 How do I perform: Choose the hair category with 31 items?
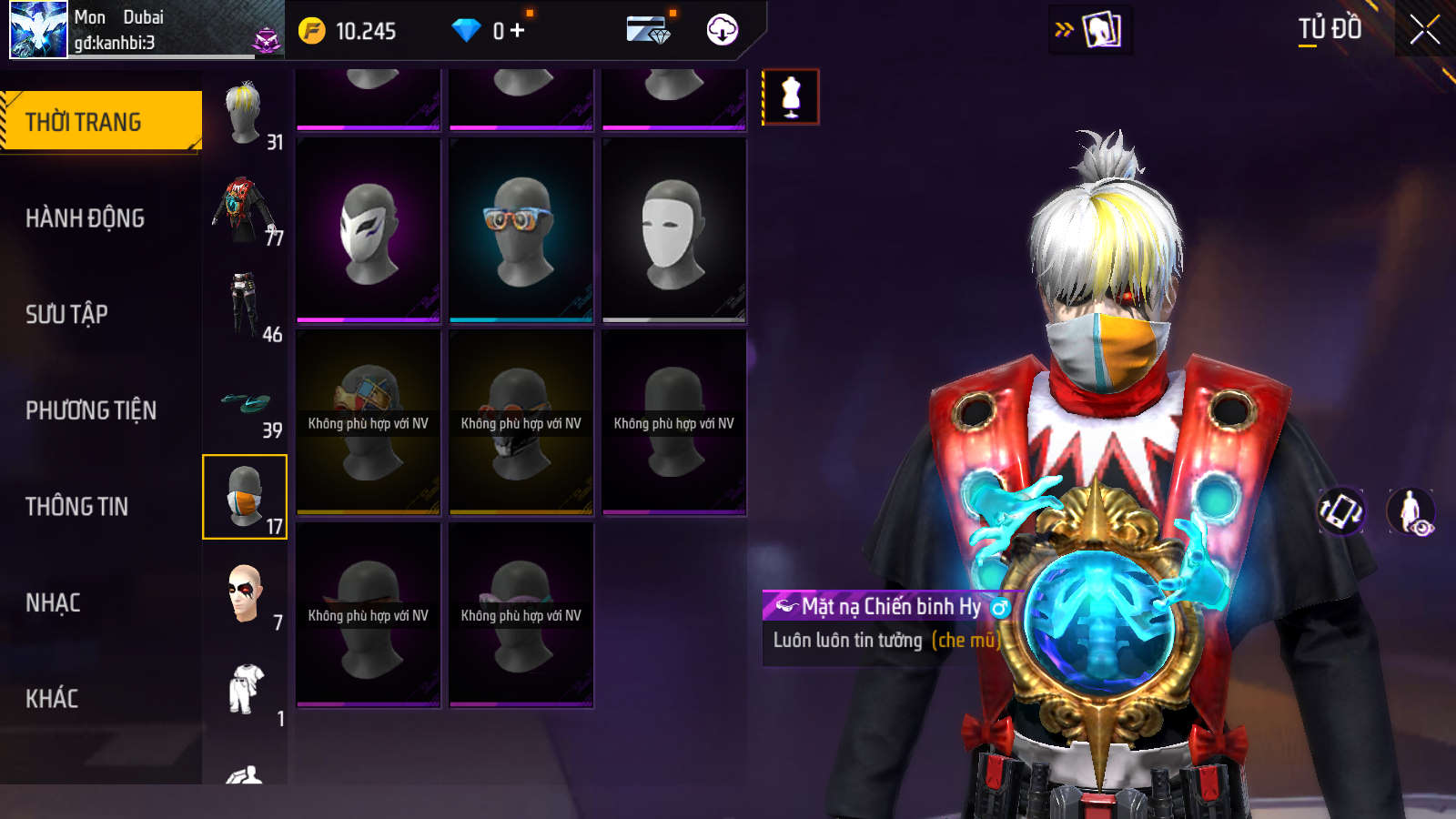coord(245,114)
